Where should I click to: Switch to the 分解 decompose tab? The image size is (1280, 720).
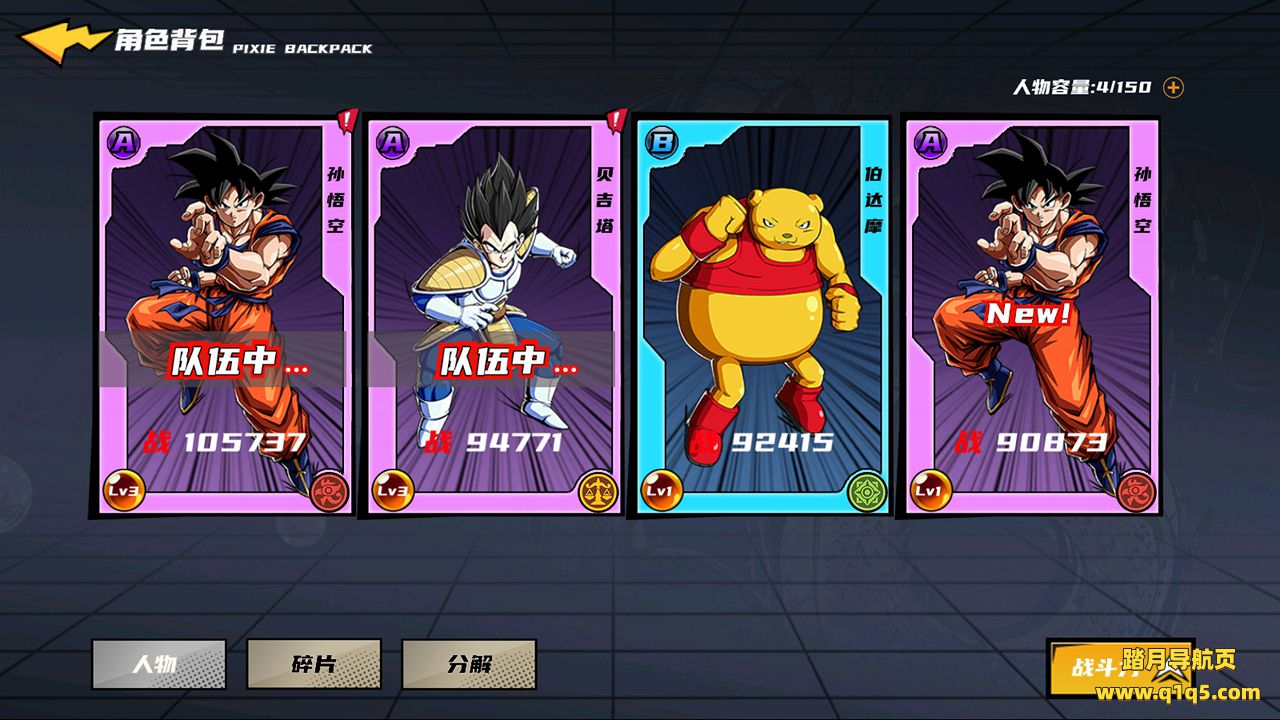click(468, 664)
